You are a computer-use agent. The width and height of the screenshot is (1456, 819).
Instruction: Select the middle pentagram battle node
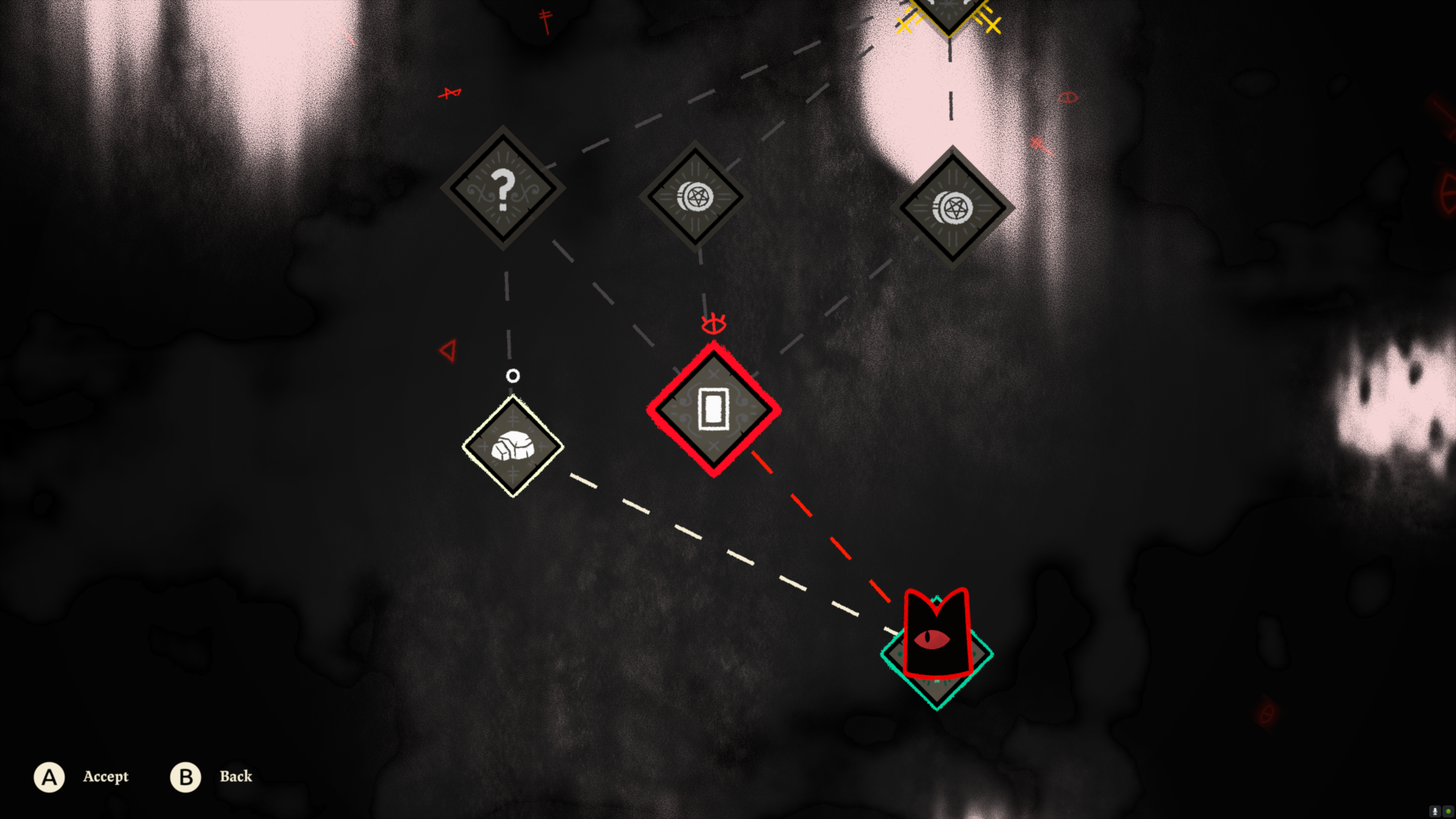[x=694, y=196]
